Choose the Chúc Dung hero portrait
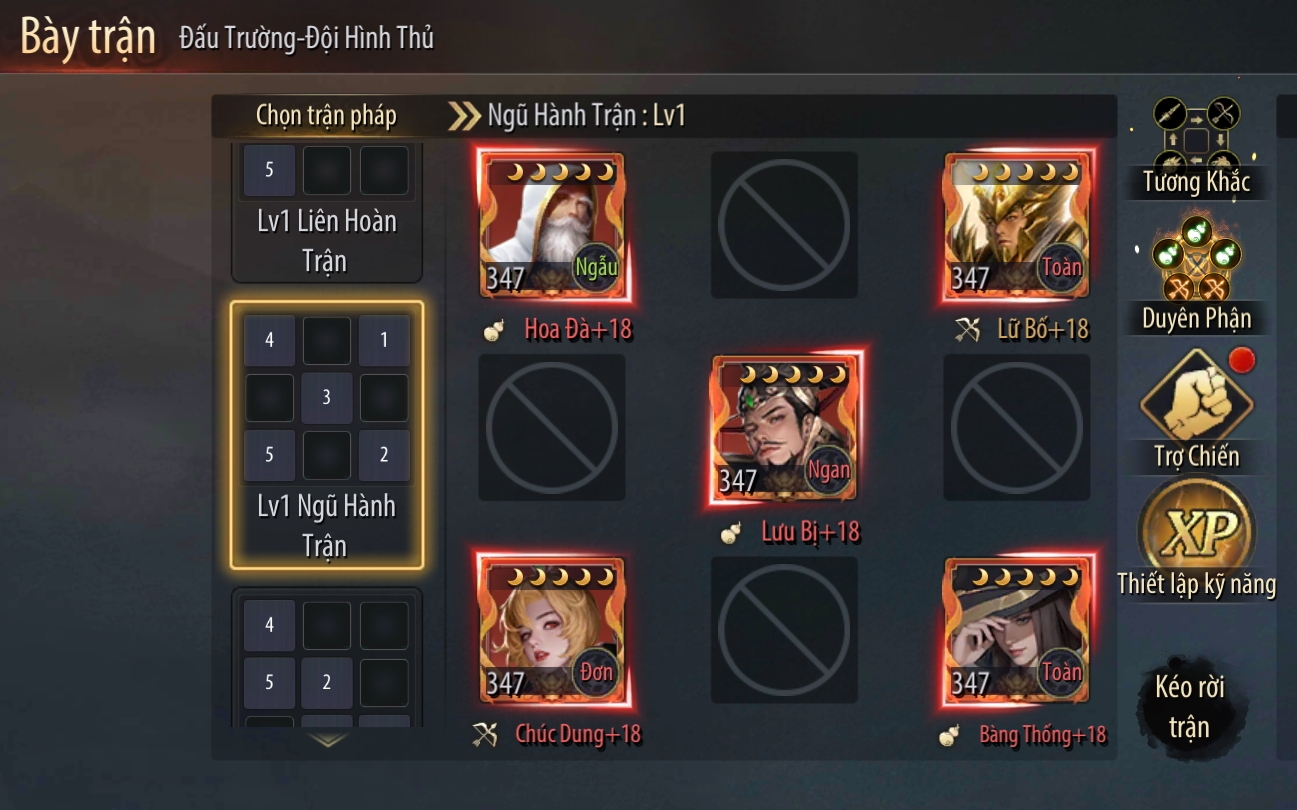The width and height of the screenshot is (1297, 810). [x=552, y=630]
